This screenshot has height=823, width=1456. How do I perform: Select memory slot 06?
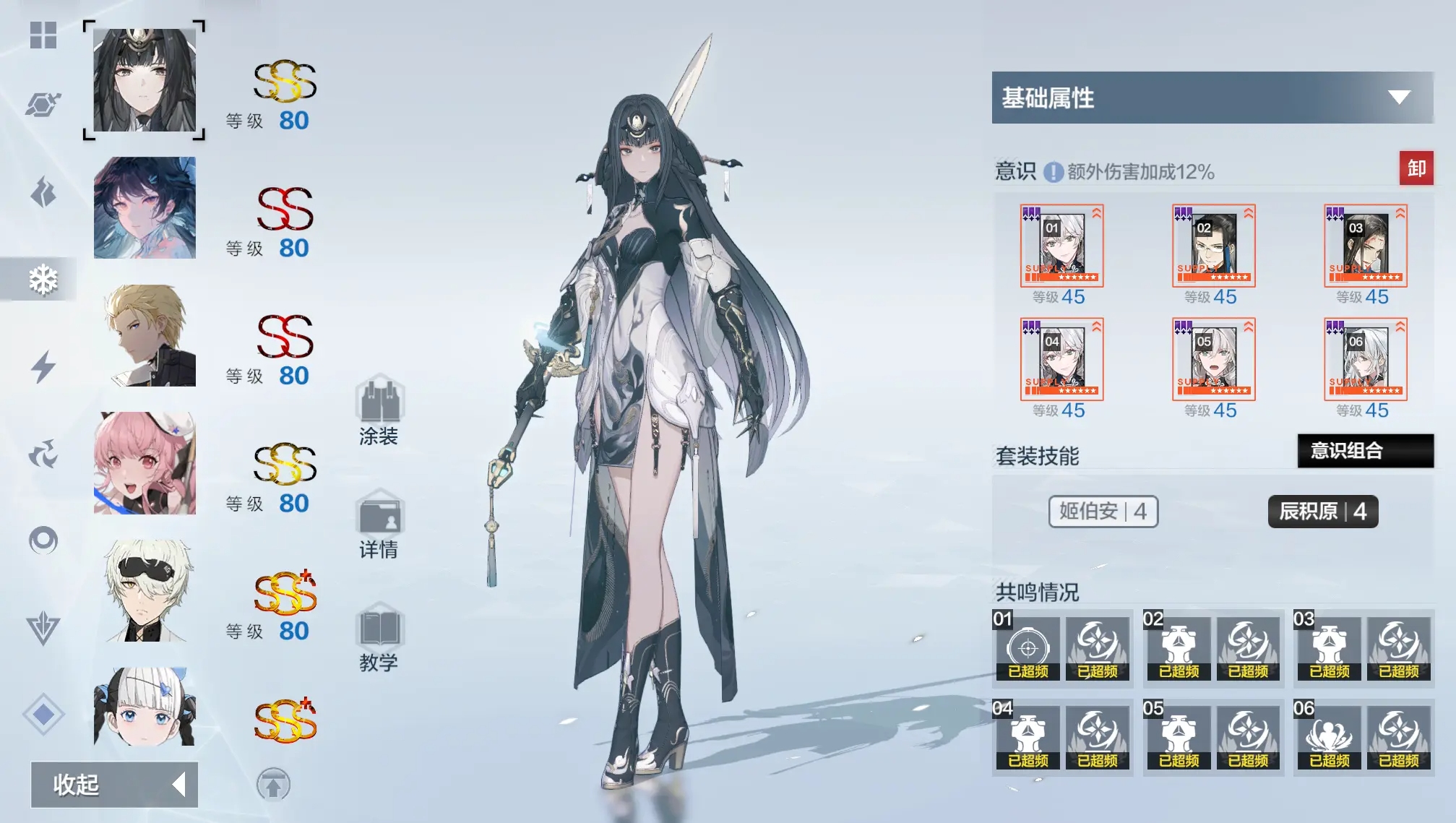point(1365,360)
